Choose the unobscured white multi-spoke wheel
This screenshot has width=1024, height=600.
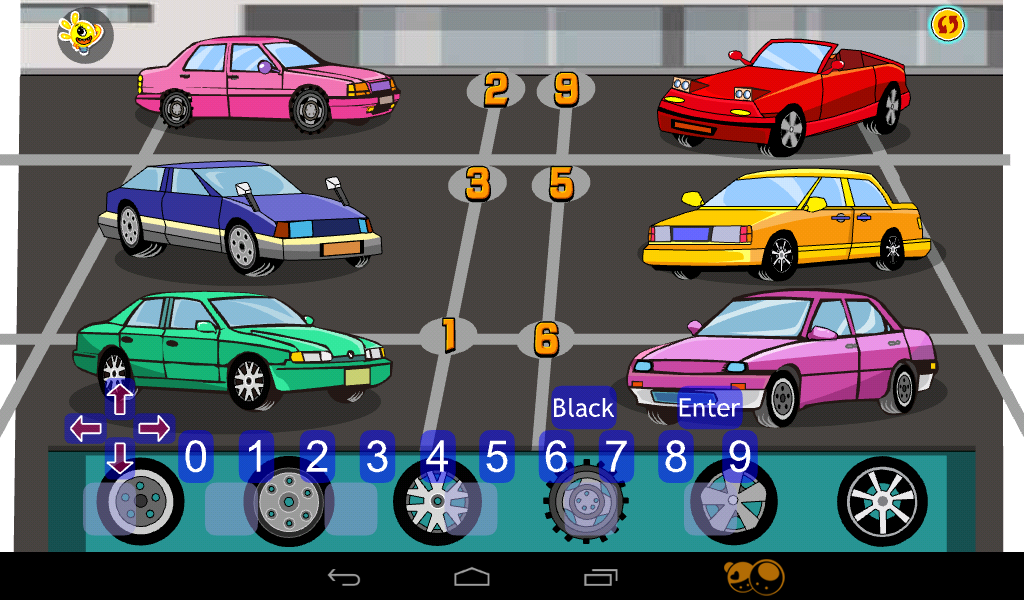[882, 501]
